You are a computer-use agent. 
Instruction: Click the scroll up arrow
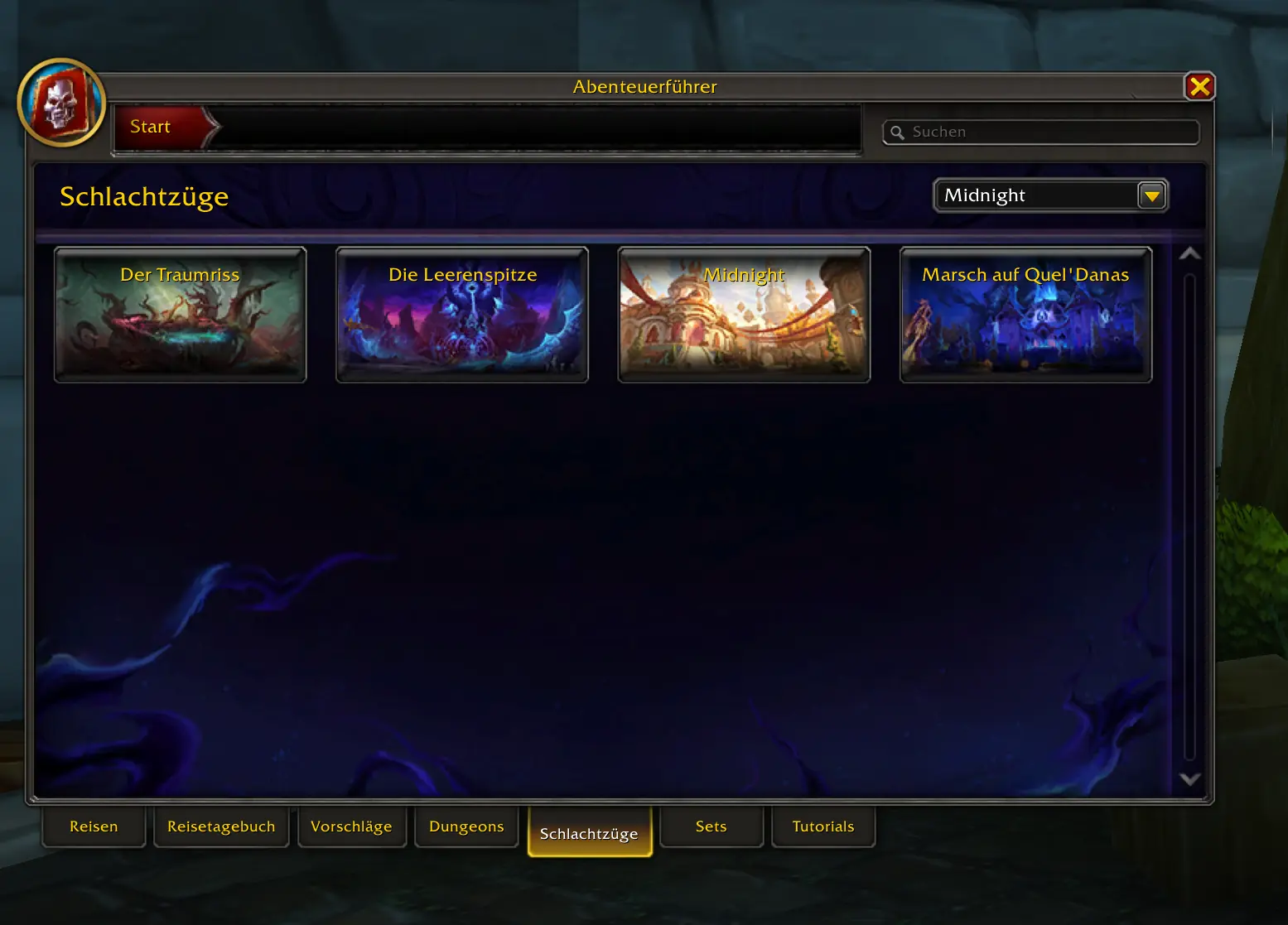(1189, 254)
